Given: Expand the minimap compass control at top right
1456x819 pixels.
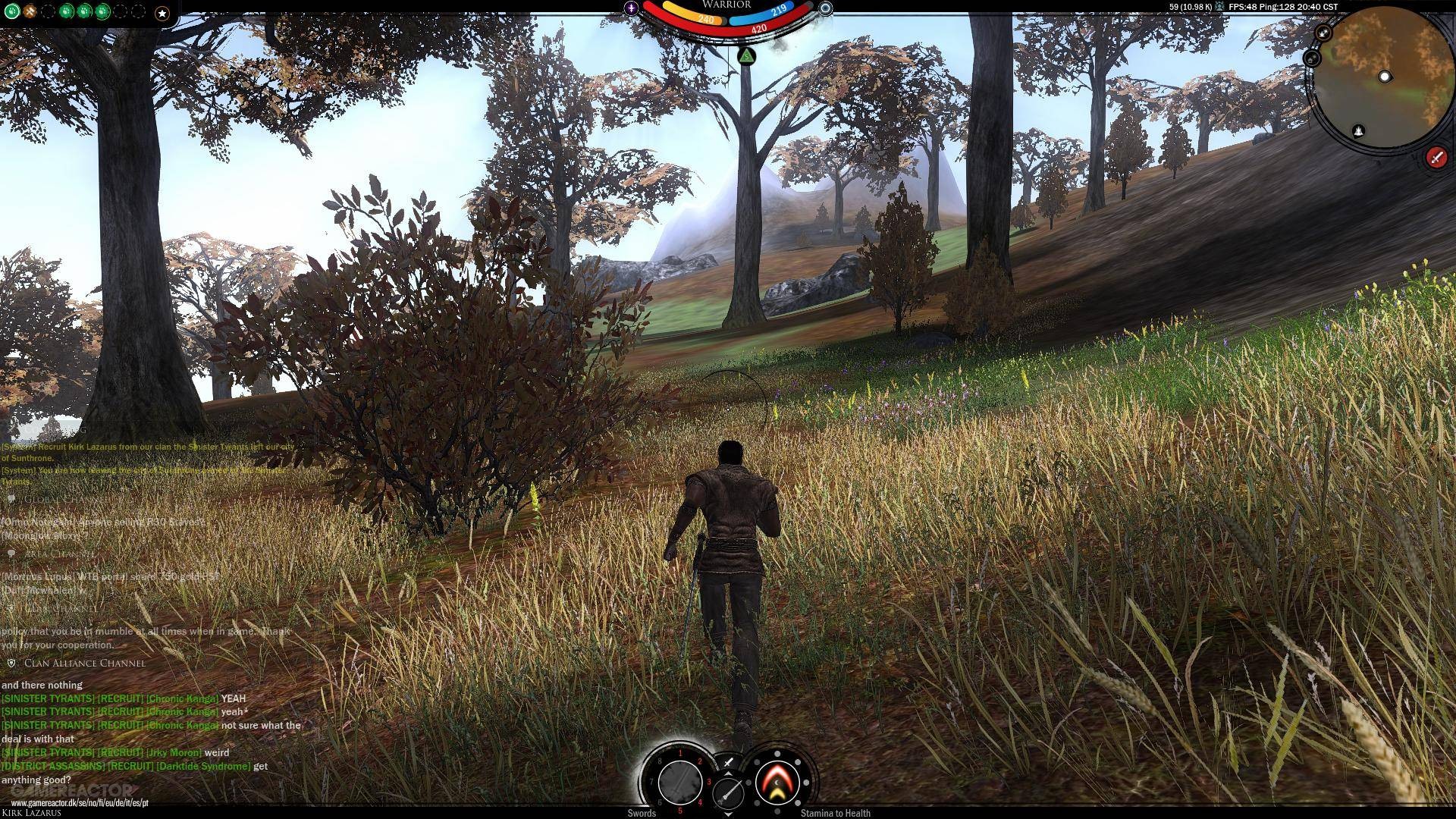Looking at the screenshot, I should pos(1322,32).
